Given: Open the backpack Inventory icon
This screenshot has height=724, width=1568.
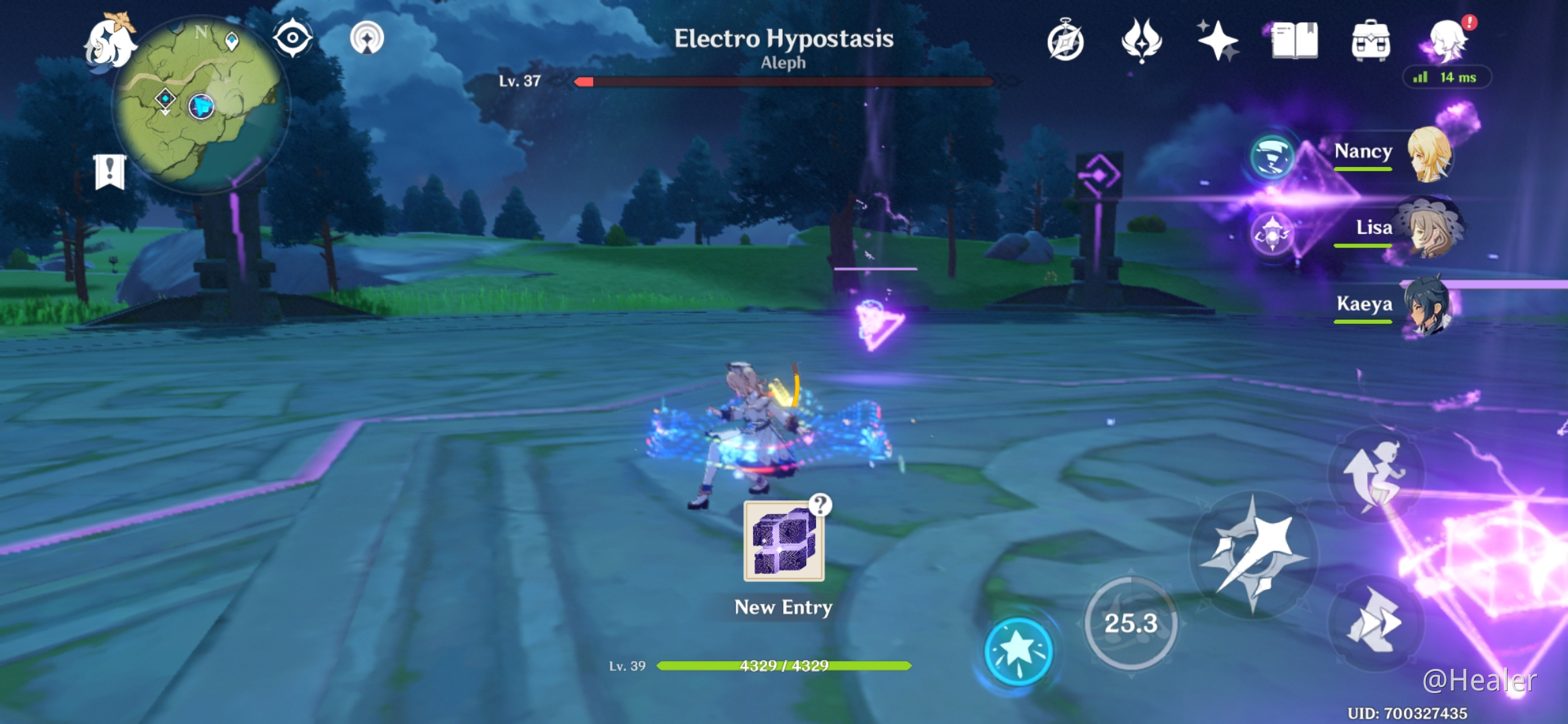Looking at the screenshot, I should [1371, 40].
